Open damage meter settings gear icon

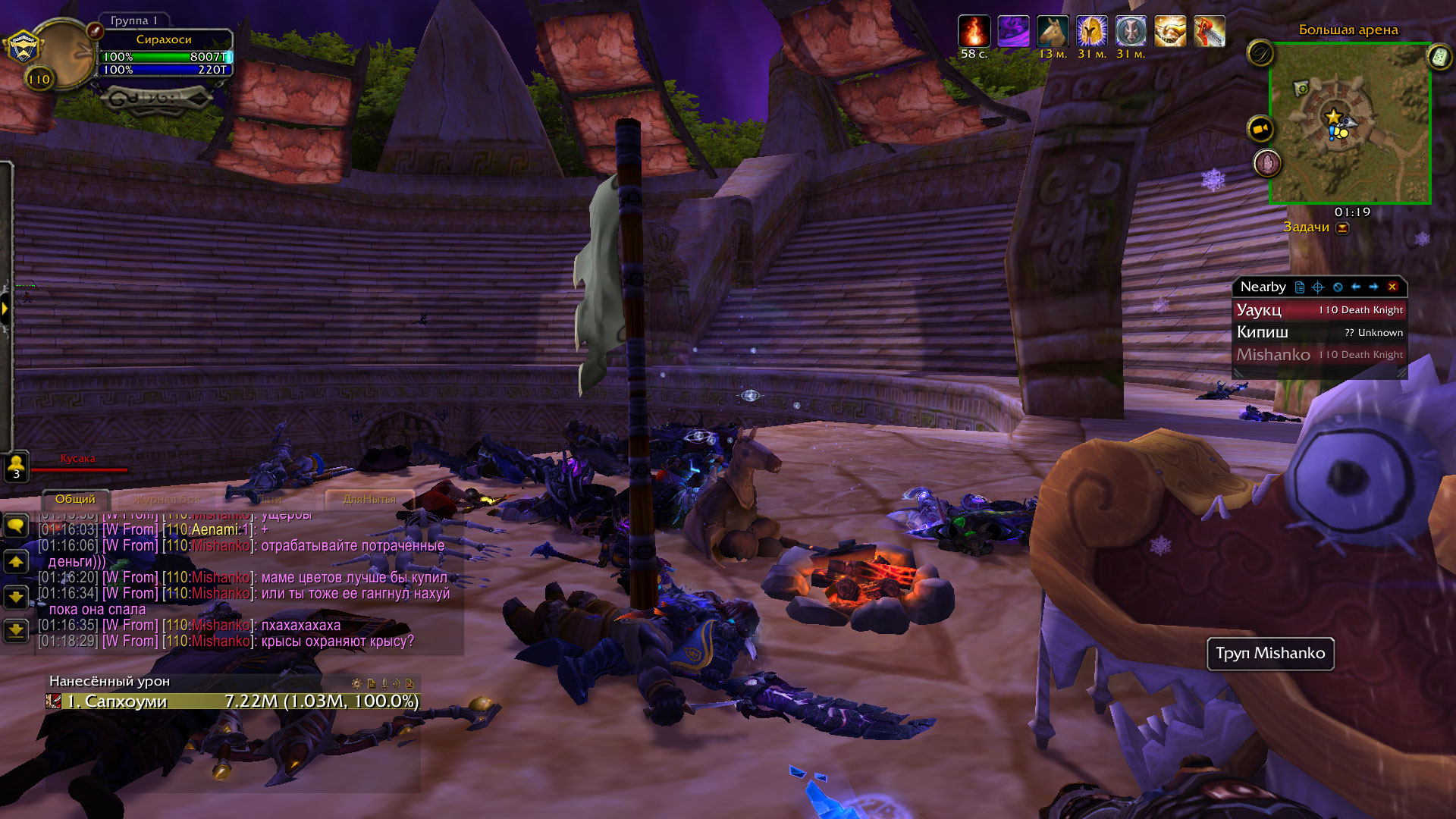pyautogui.click(x=356, y=683)
